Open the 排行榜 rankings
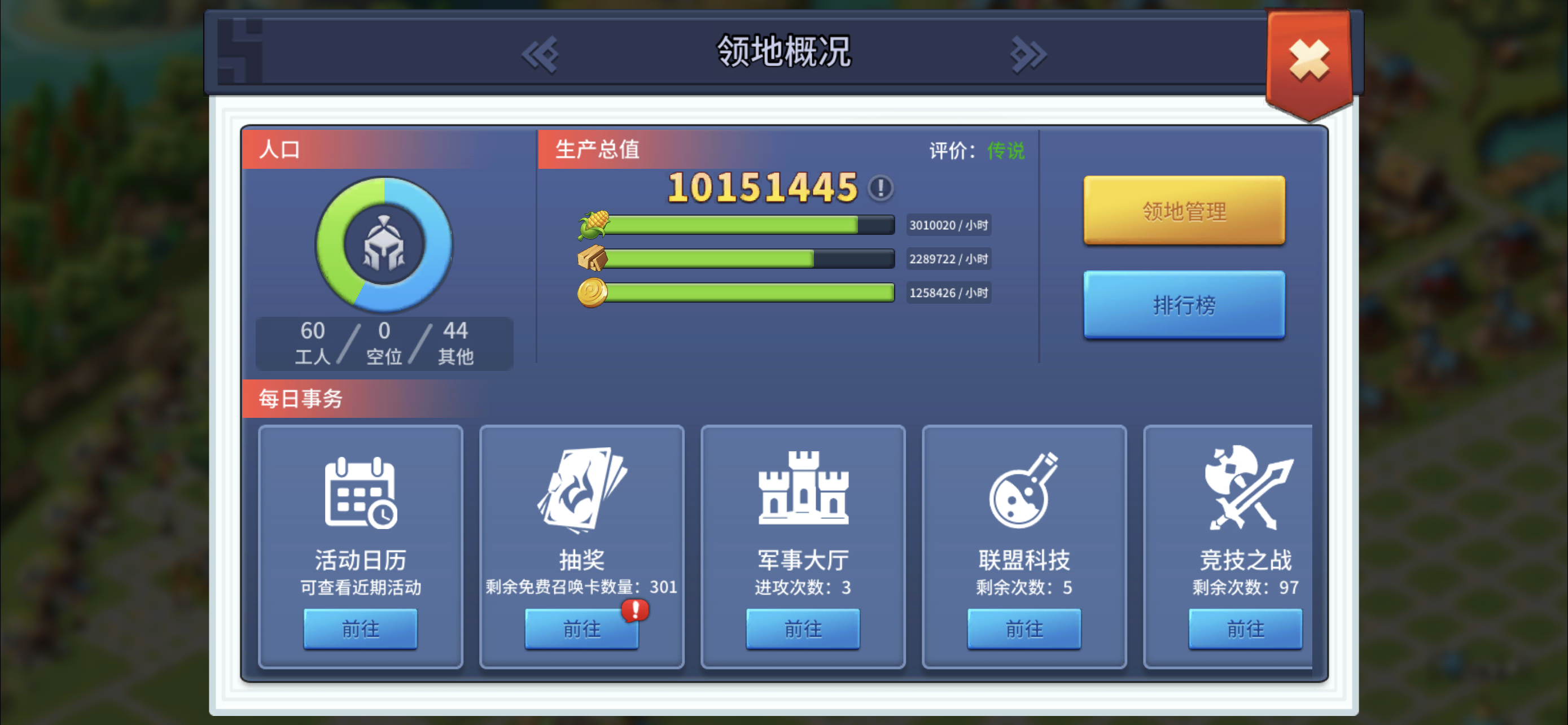Image resolution: width=1568 pixels, height=725 pixels. [1183, 305]
